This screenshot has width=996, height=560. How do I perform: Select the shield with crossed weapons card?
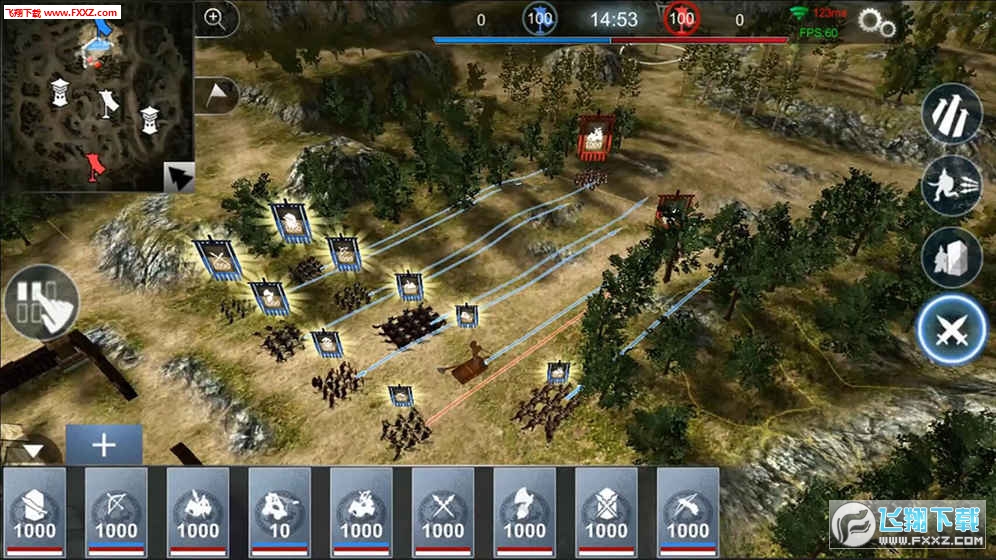pyautogui.click(x=606, y=512)
